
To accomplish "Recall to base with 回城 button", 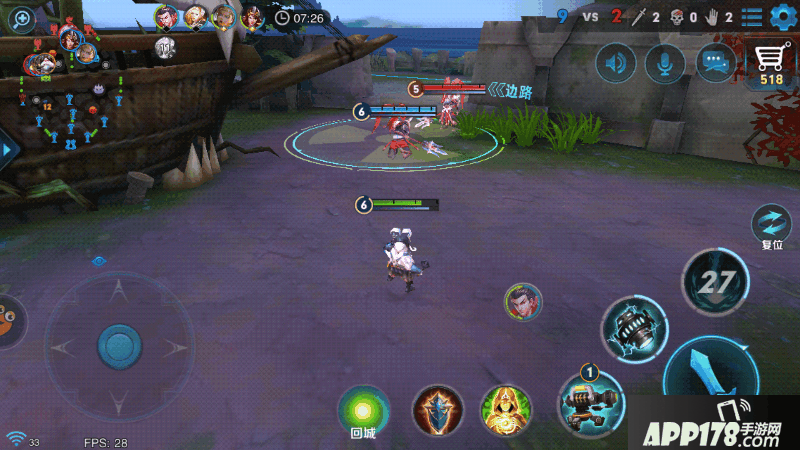I will [x=363, y=409].
